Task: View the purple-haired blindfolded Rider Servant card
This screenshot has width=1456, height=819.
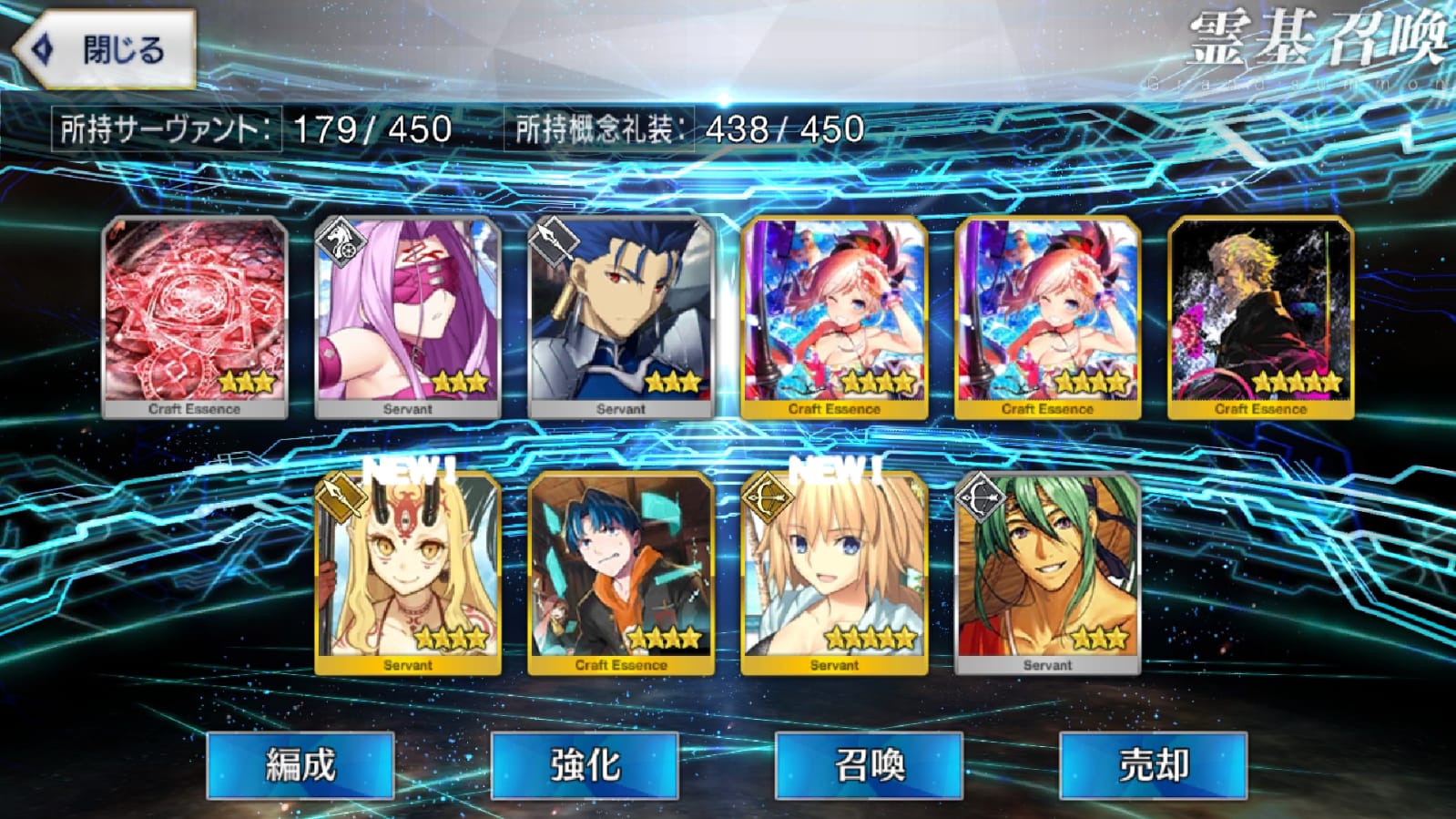Action: [x=408, y=317]
